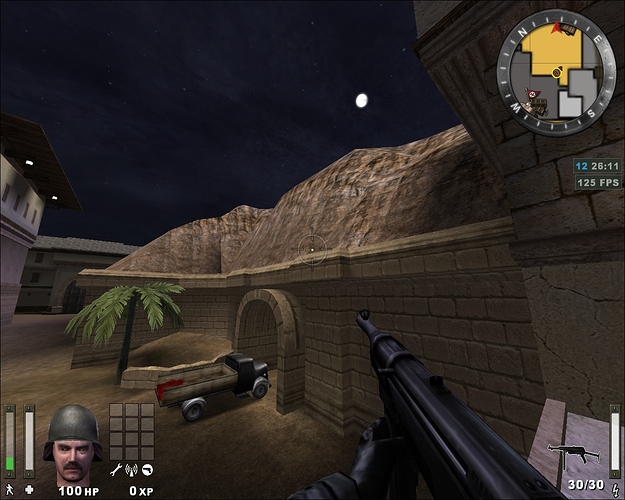Select the pistol light weapons skill icon
This screenshot has height=500, width=625.
point(148,470)
